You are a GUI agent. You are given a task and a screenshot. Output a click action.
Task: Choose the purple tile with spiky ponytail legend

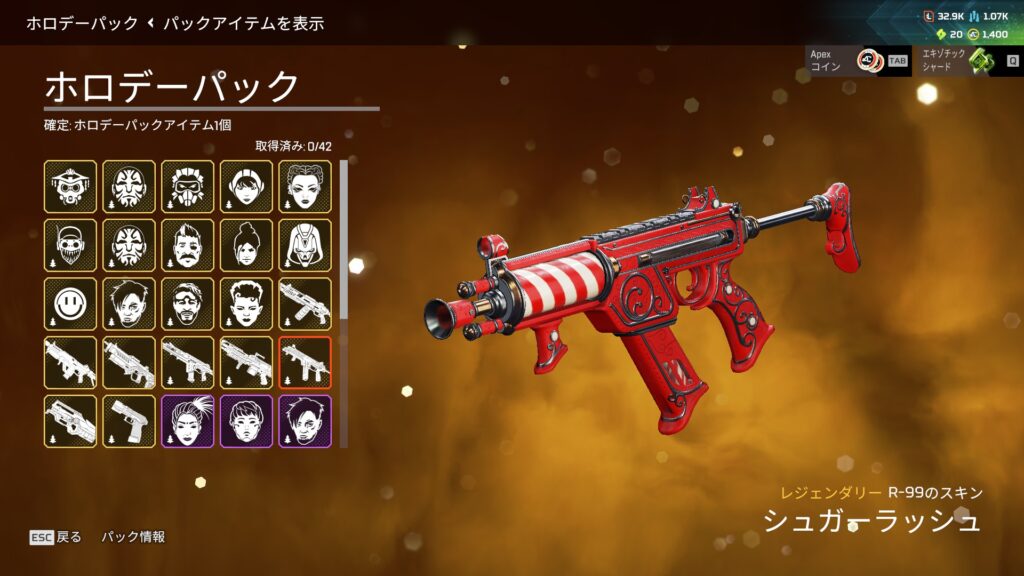pyautogui.click(x=188, y=421)
